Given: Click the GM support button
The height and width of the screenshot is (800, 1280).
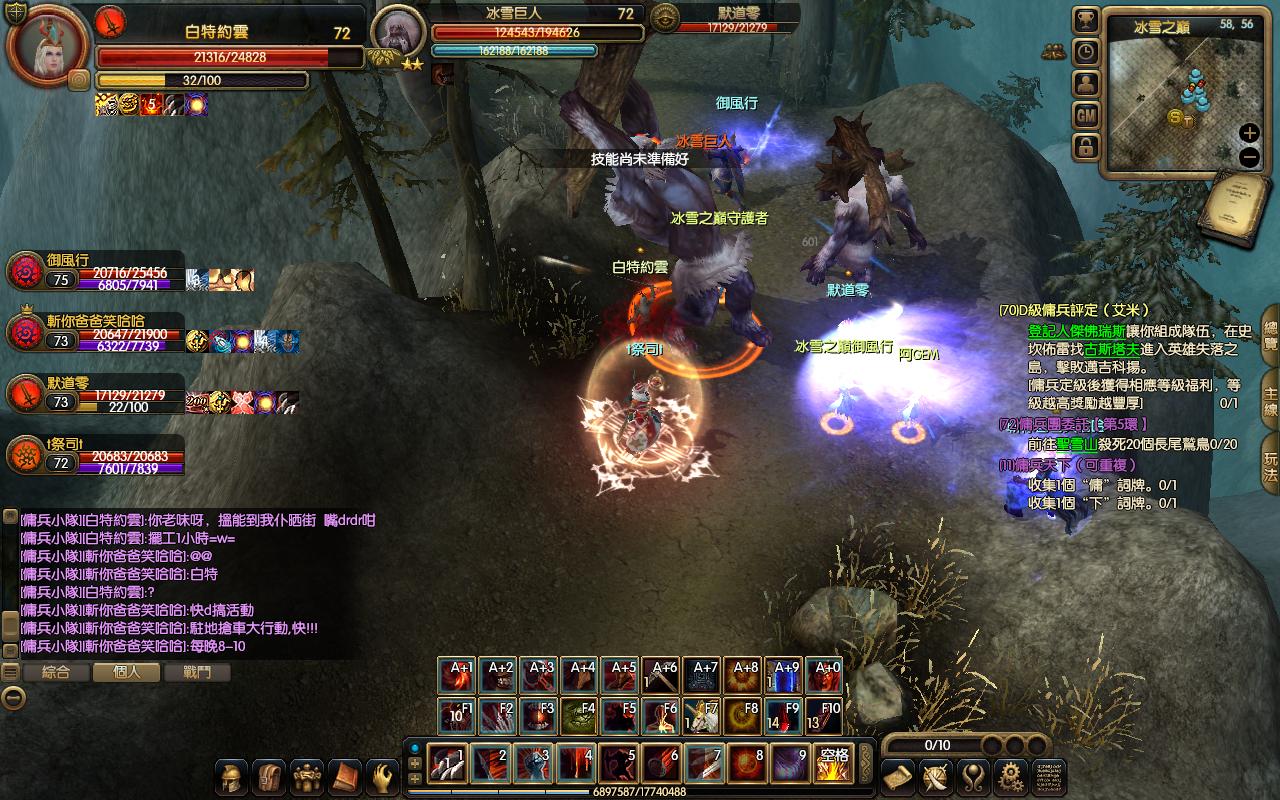Looking at the screenshot, I should pyautogui.click(x=1086, y=116).
